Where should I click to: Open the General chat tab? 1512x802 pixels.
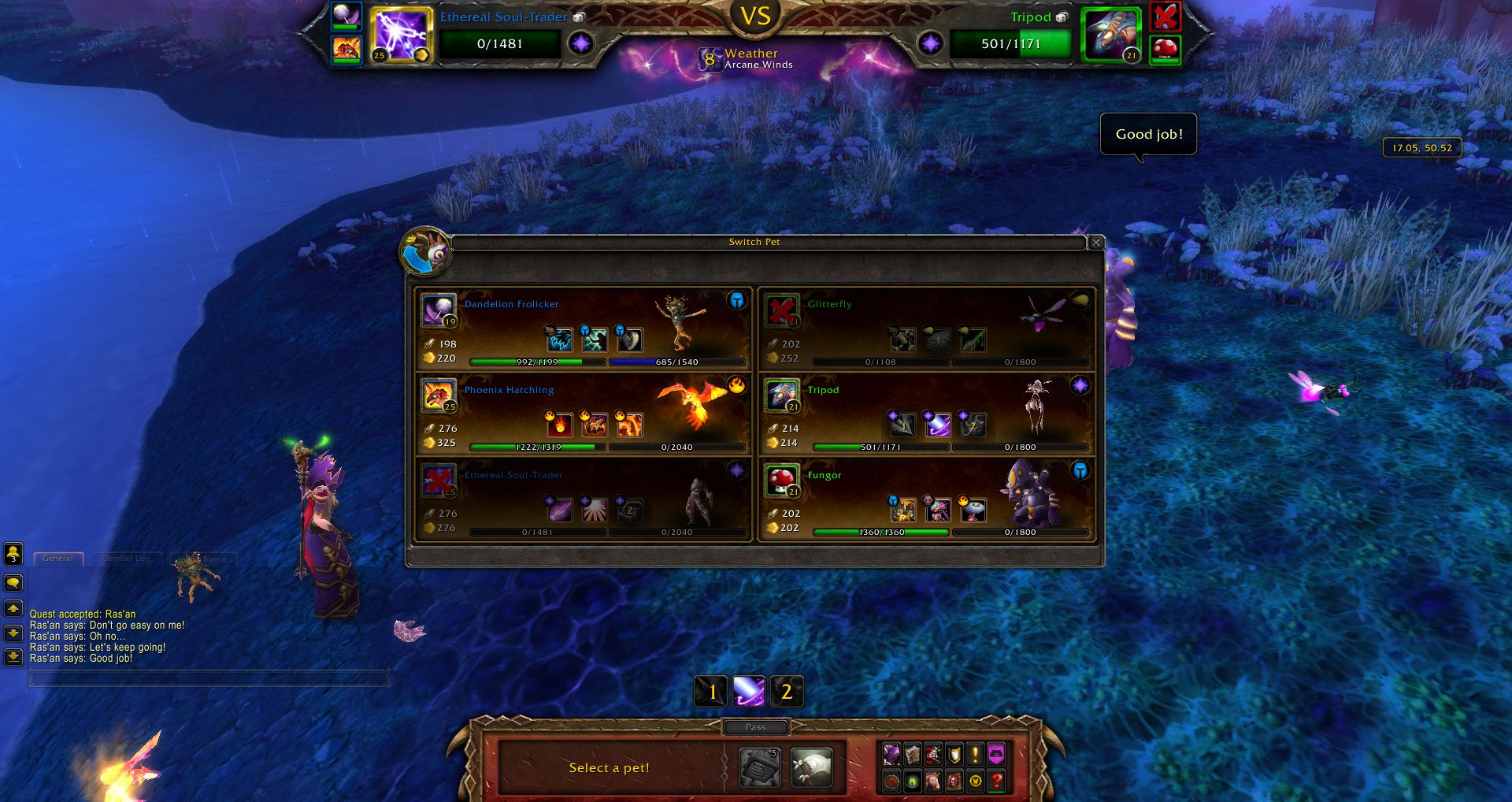point(58,559)
